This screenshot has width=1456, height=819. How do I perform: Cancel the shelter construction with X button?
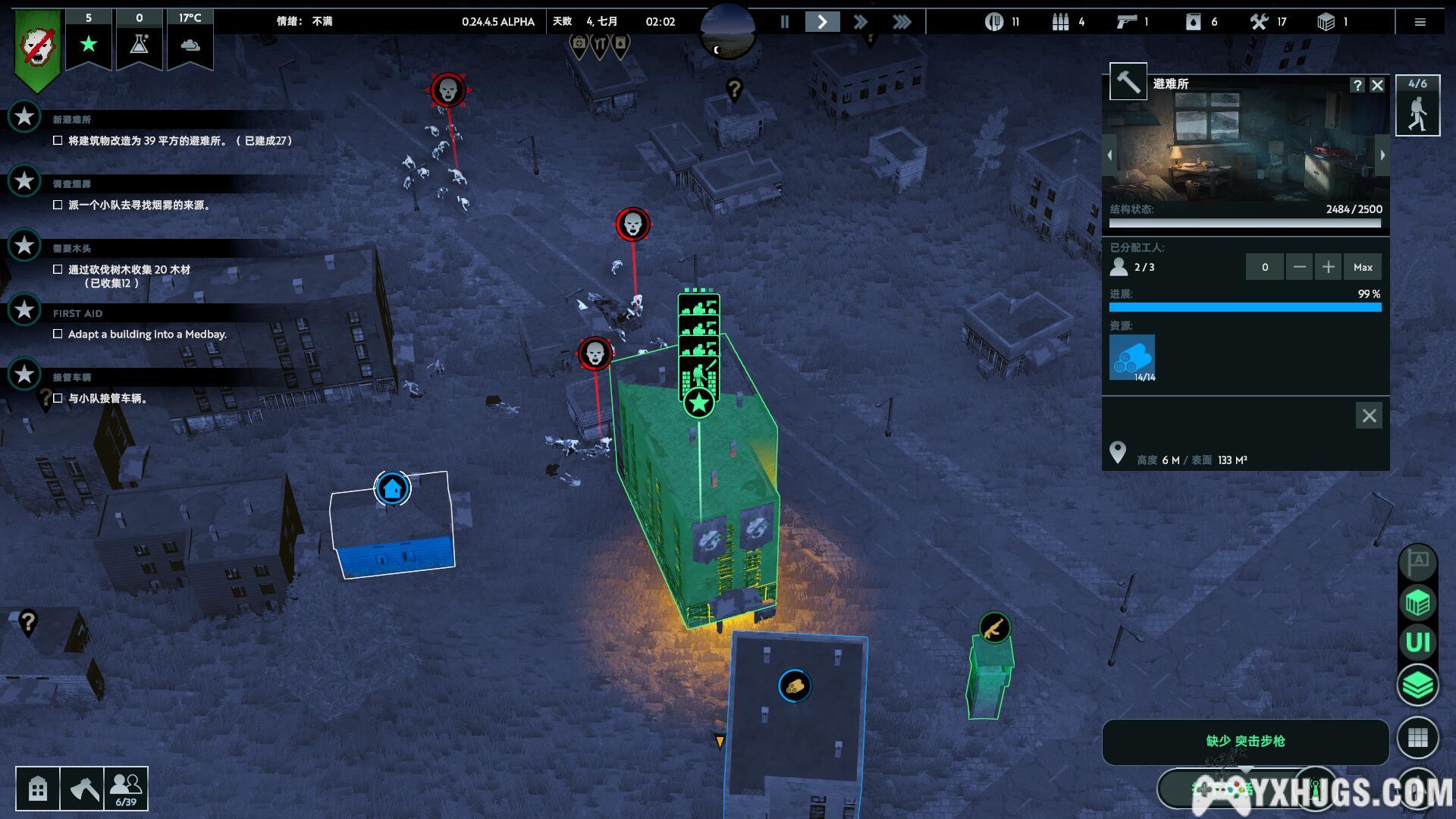(1369, 416)
